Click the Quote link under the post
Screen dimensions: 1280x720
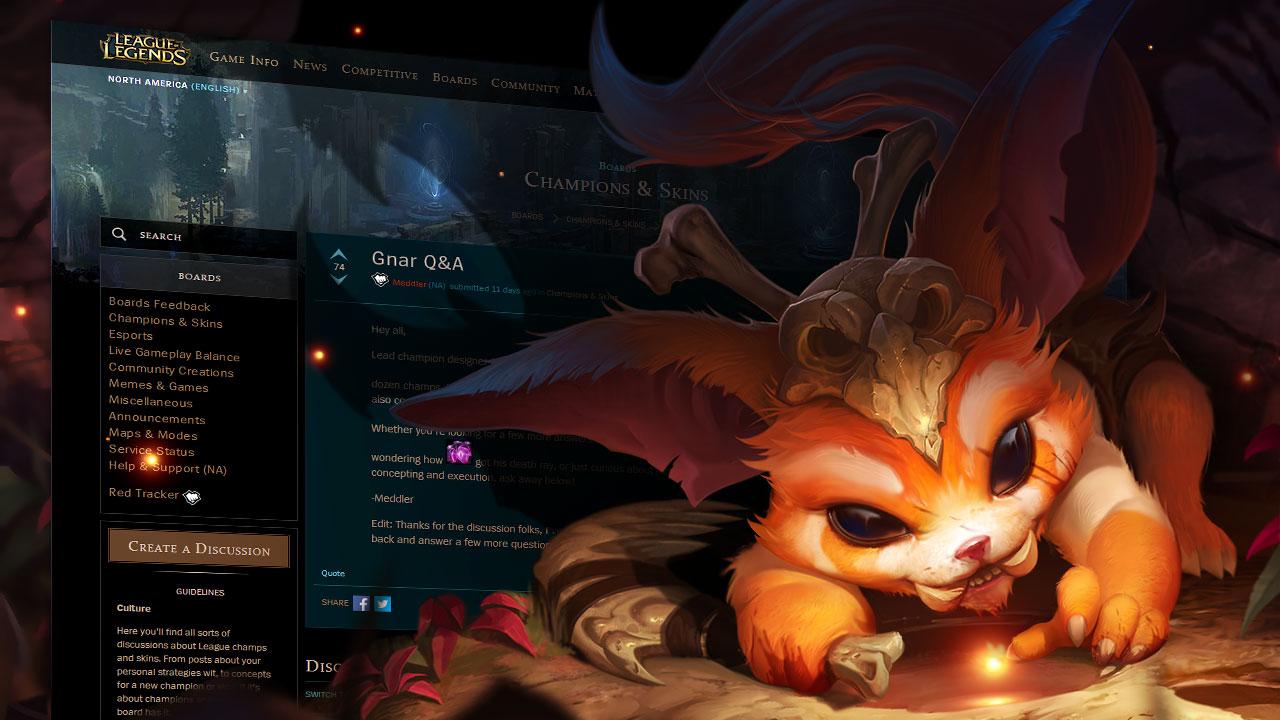331,573
